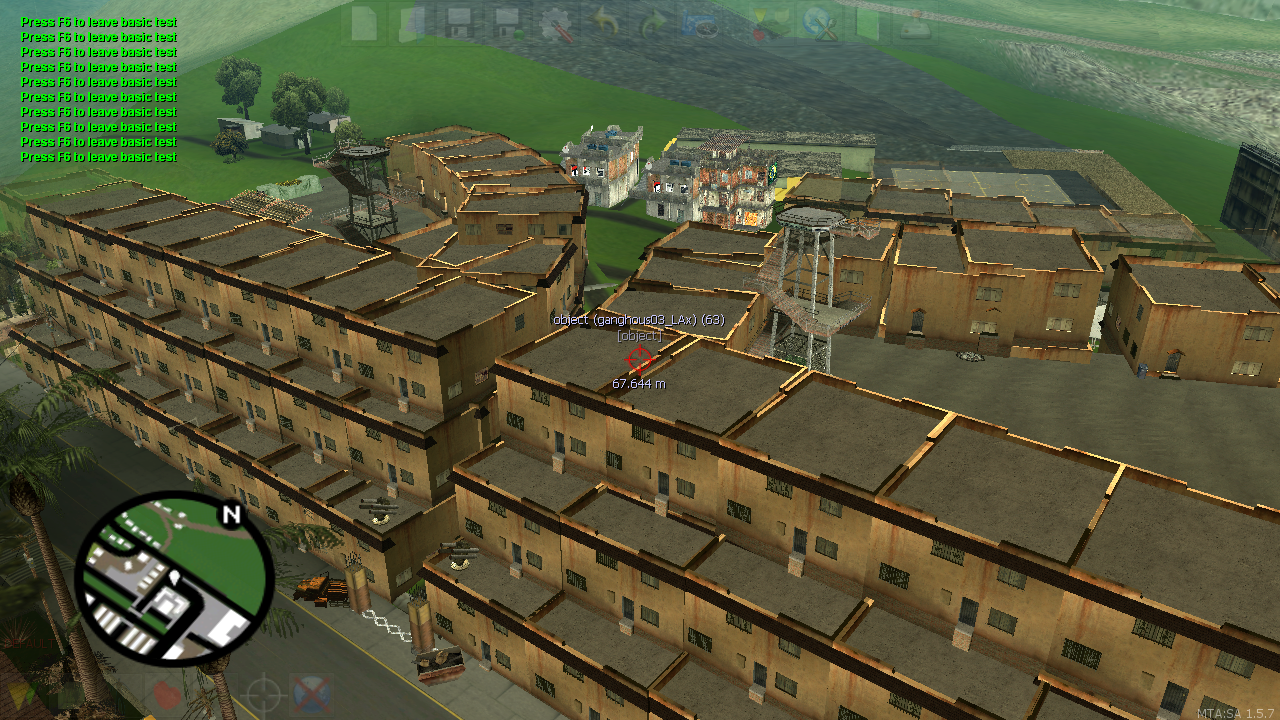Click the minimap radar in the corner
This screenshot has height=720, width=1280.
point(165,590)
